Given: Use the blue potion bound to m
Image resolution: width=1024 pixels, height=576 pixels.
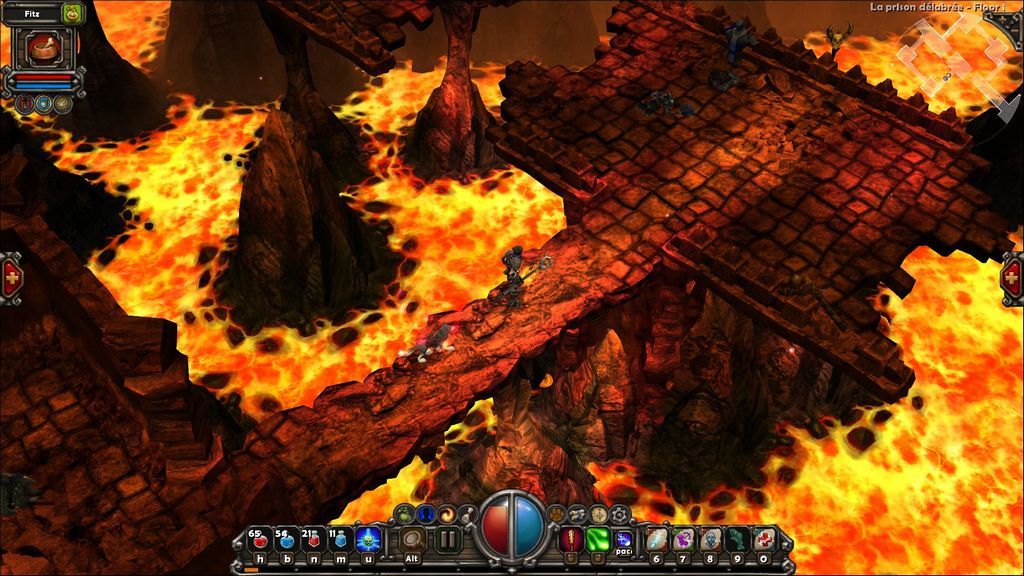Looking at the screenshot, I should click(x=340, y=541).
